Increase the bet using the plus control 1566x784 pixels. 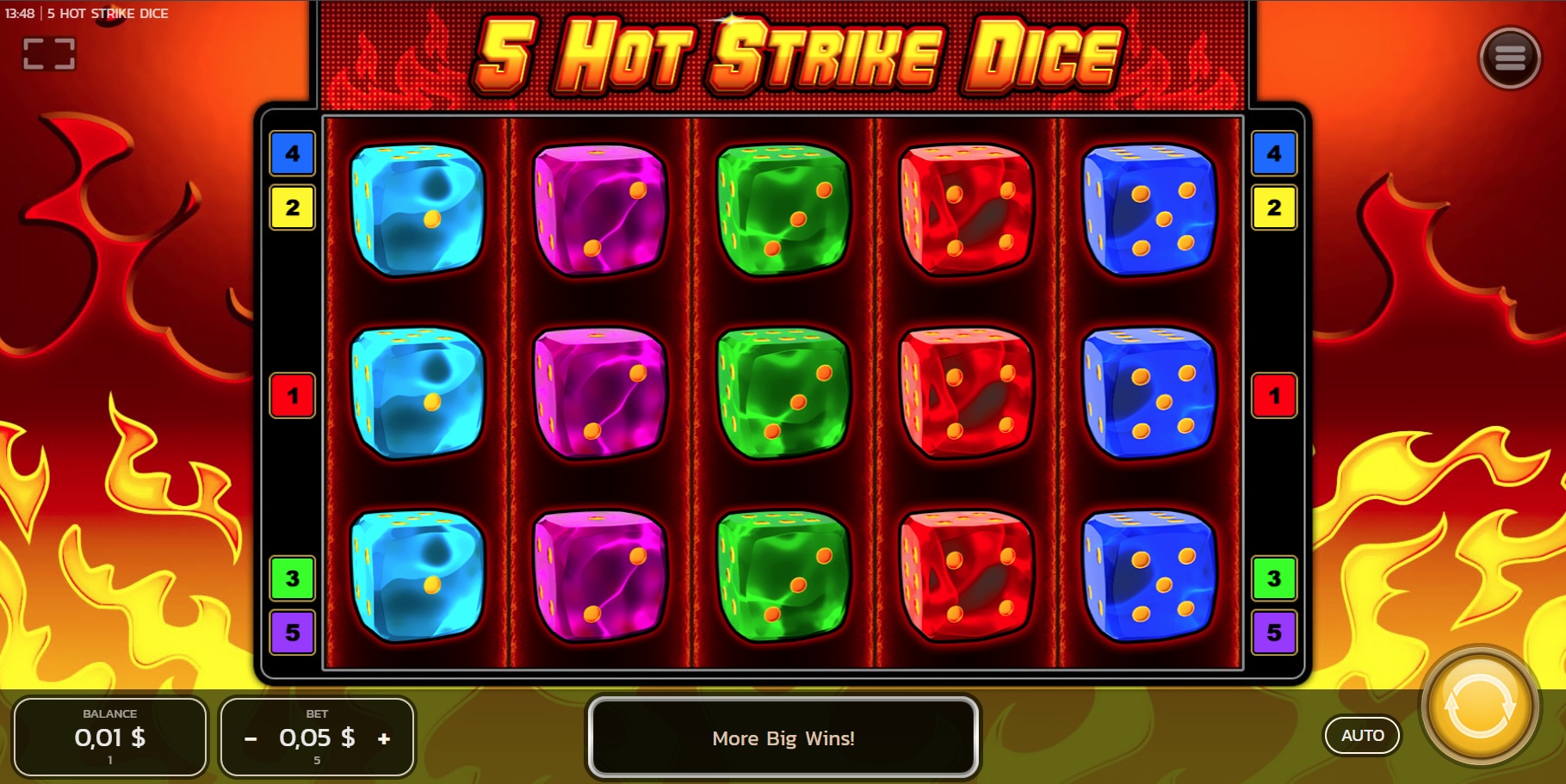[382, 738]
